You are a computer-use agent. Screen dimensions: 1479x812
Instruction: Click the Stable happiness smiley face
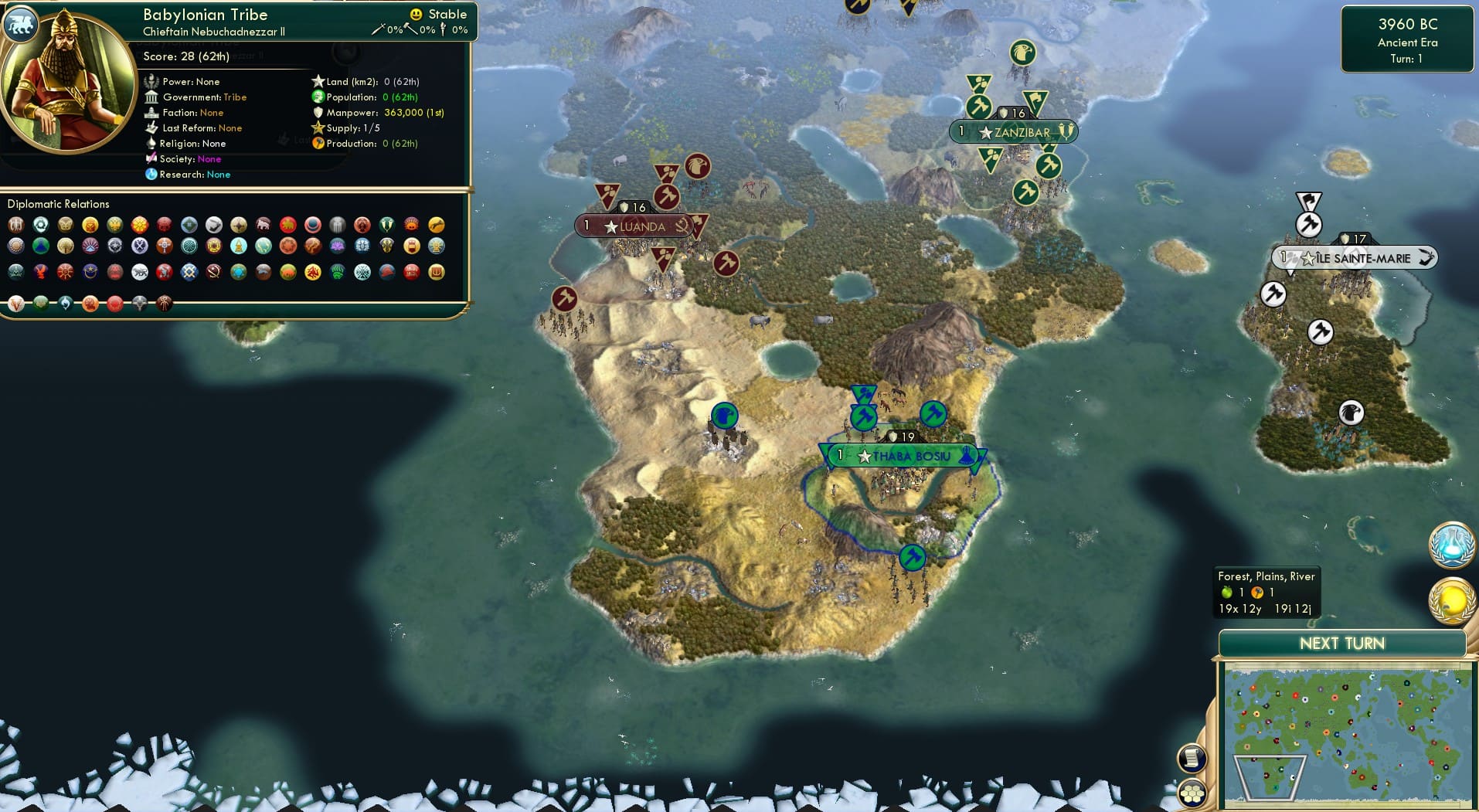pos(415,14)
